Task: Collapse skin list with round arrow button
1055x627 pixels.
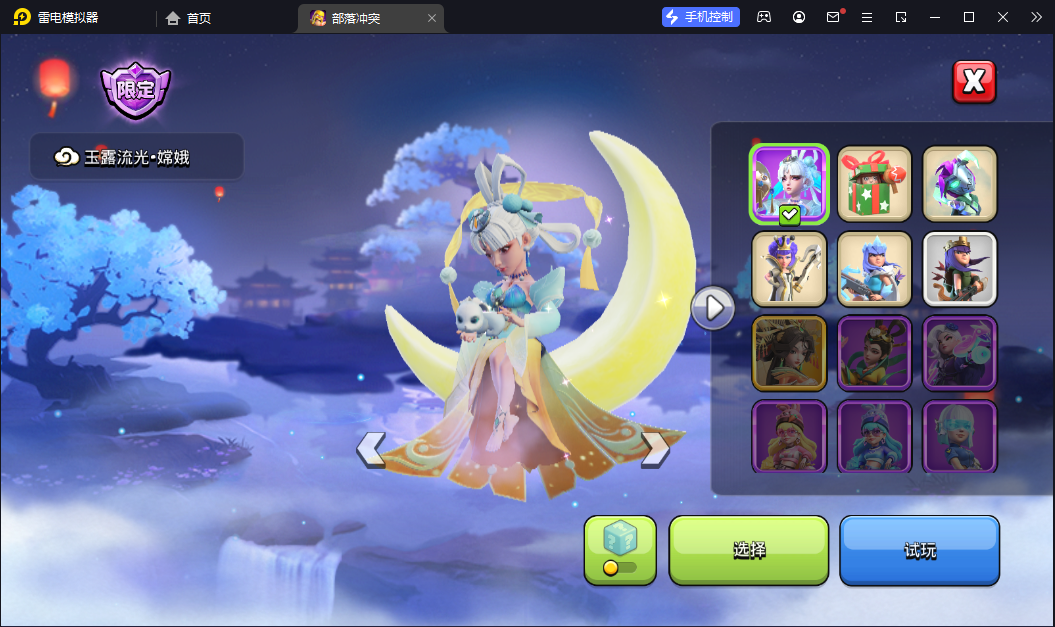Action: (x=713, y=308)
